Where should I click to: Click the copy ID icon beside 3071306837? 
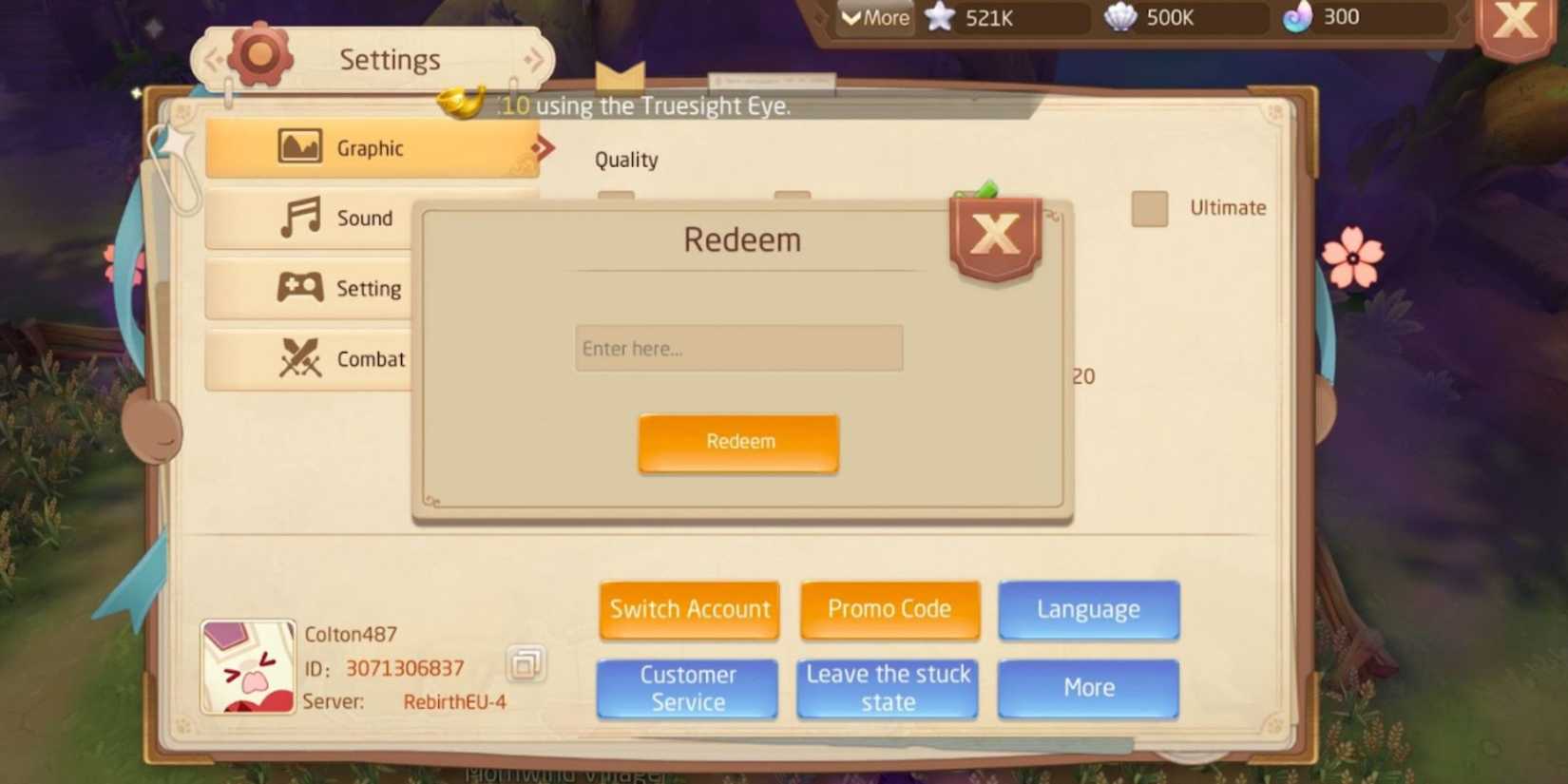(x=526, y=665)
